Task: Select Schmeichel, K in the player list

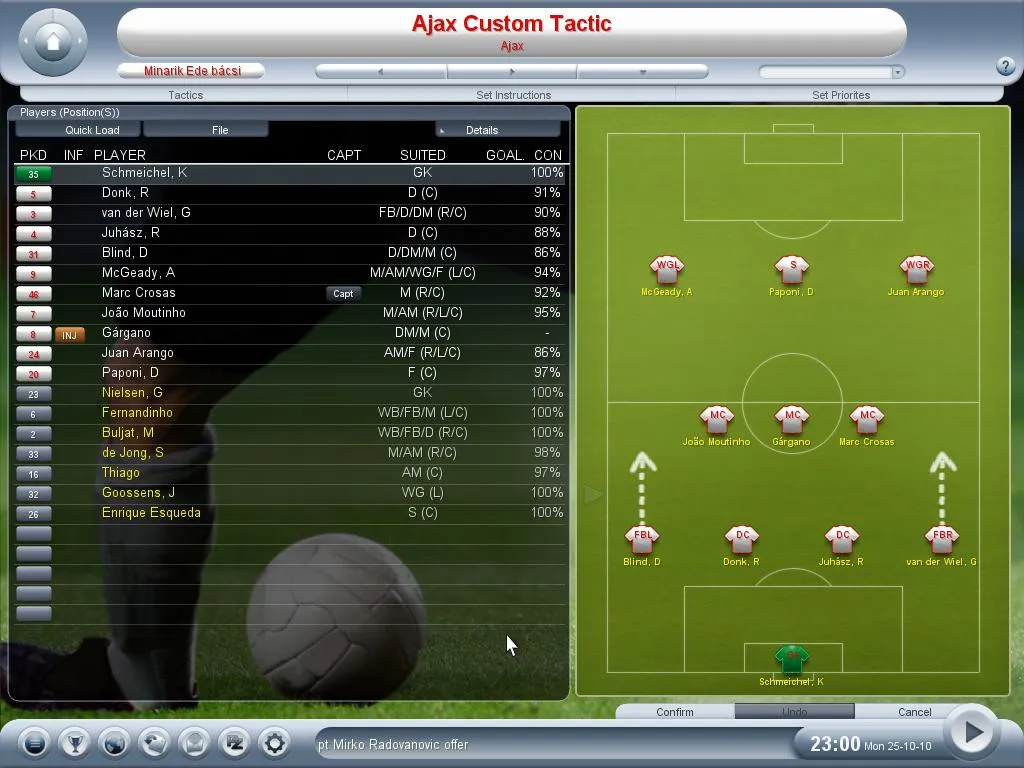Action: tap(144, 173)
